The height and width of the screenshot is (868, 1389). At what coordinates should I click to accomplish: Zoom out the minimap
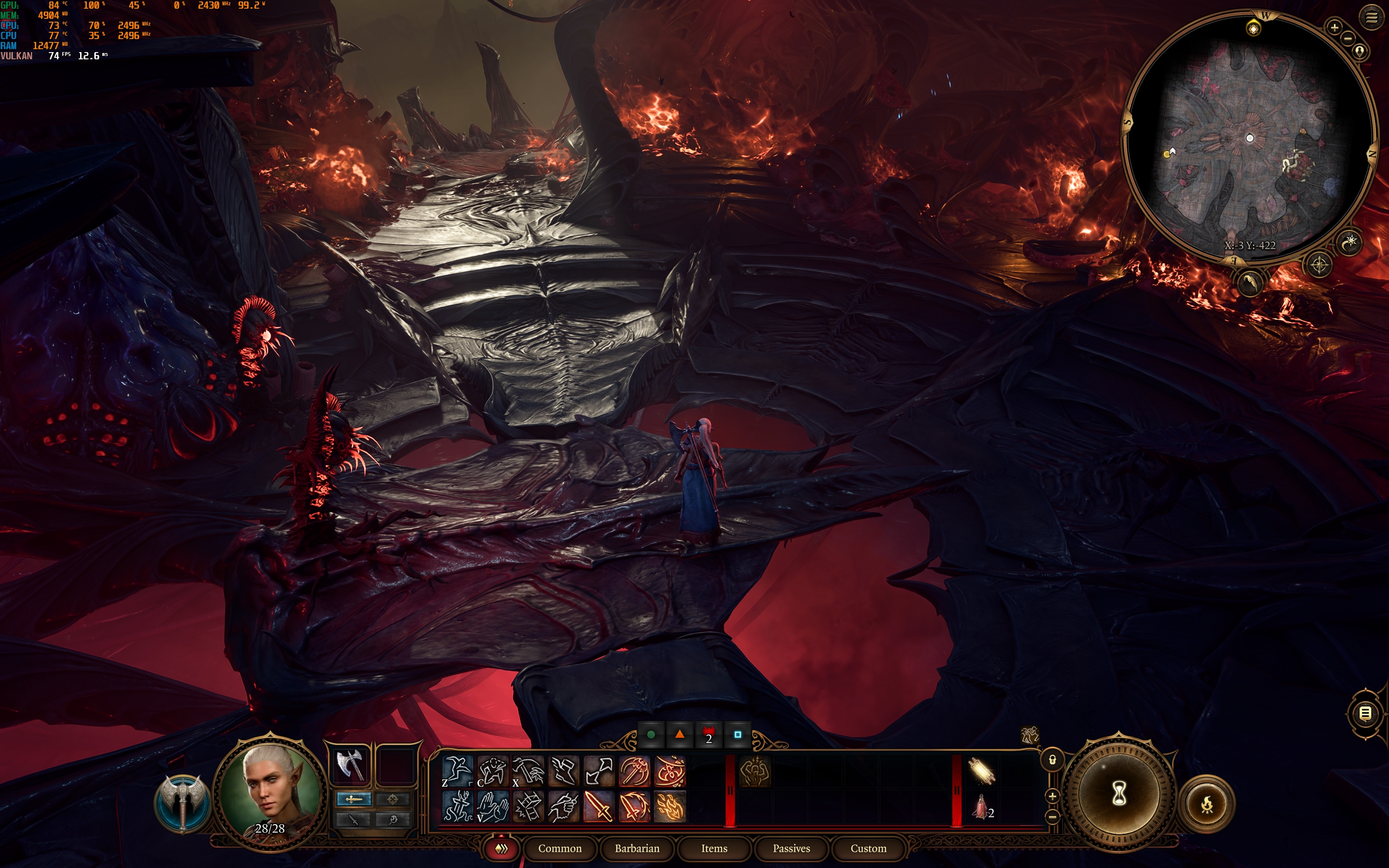pos(1348,39)
